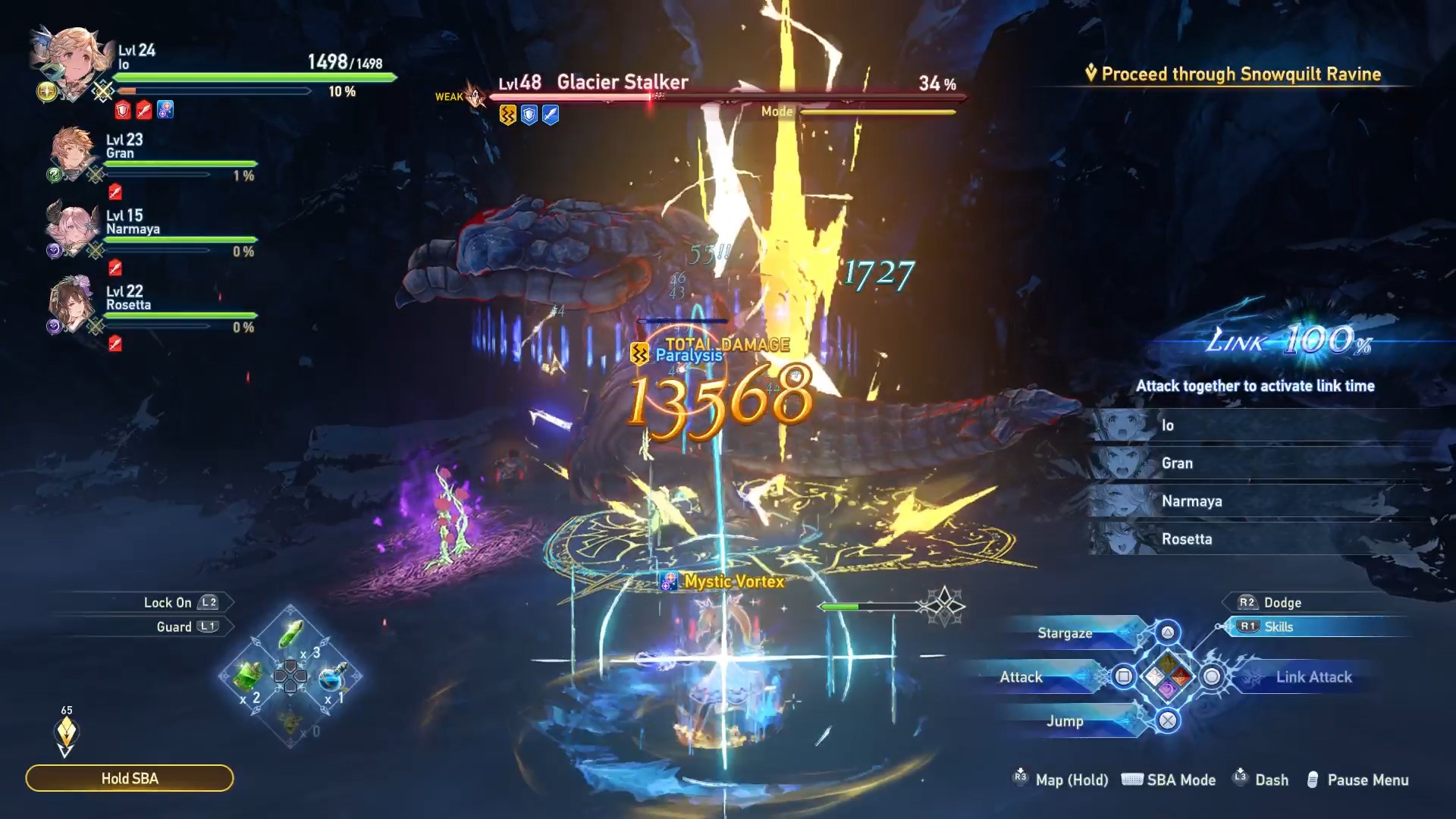Use the green herb item with x3 count
The width and height of the screenshot is (1456, 819).
(291, 635)
